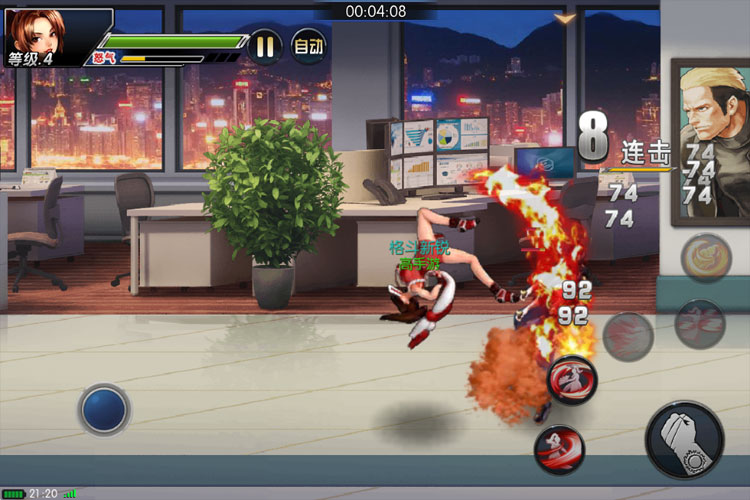Image resolution: width=750 pixels, height=500 pixels.
Task: Toggle the 自动 auto-battle button
Action: tap(308, 46)
